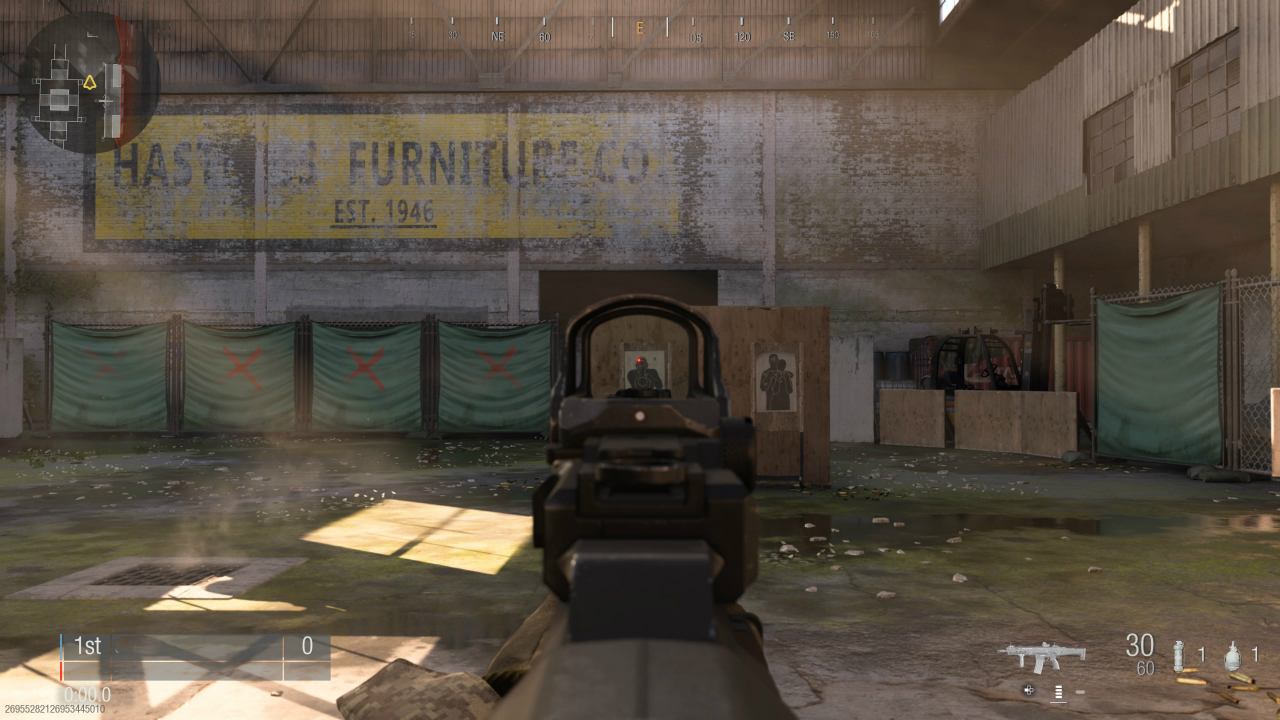This screenshot has width=1280, height=720.
Task: Click the headshot target behind the sight
Action: point(643,366)
